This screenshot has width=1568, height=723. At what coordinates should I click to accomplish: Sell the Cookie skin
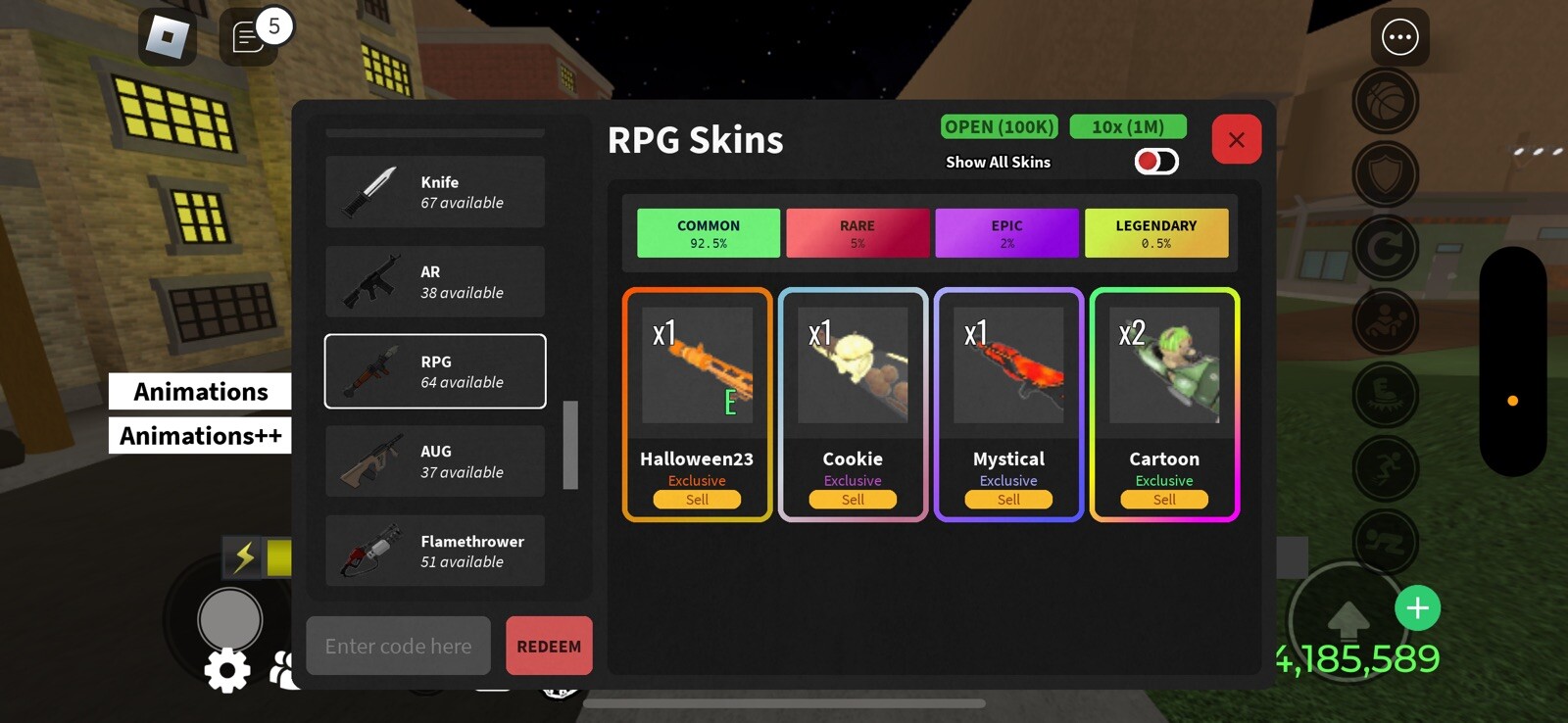click(852, 500)
